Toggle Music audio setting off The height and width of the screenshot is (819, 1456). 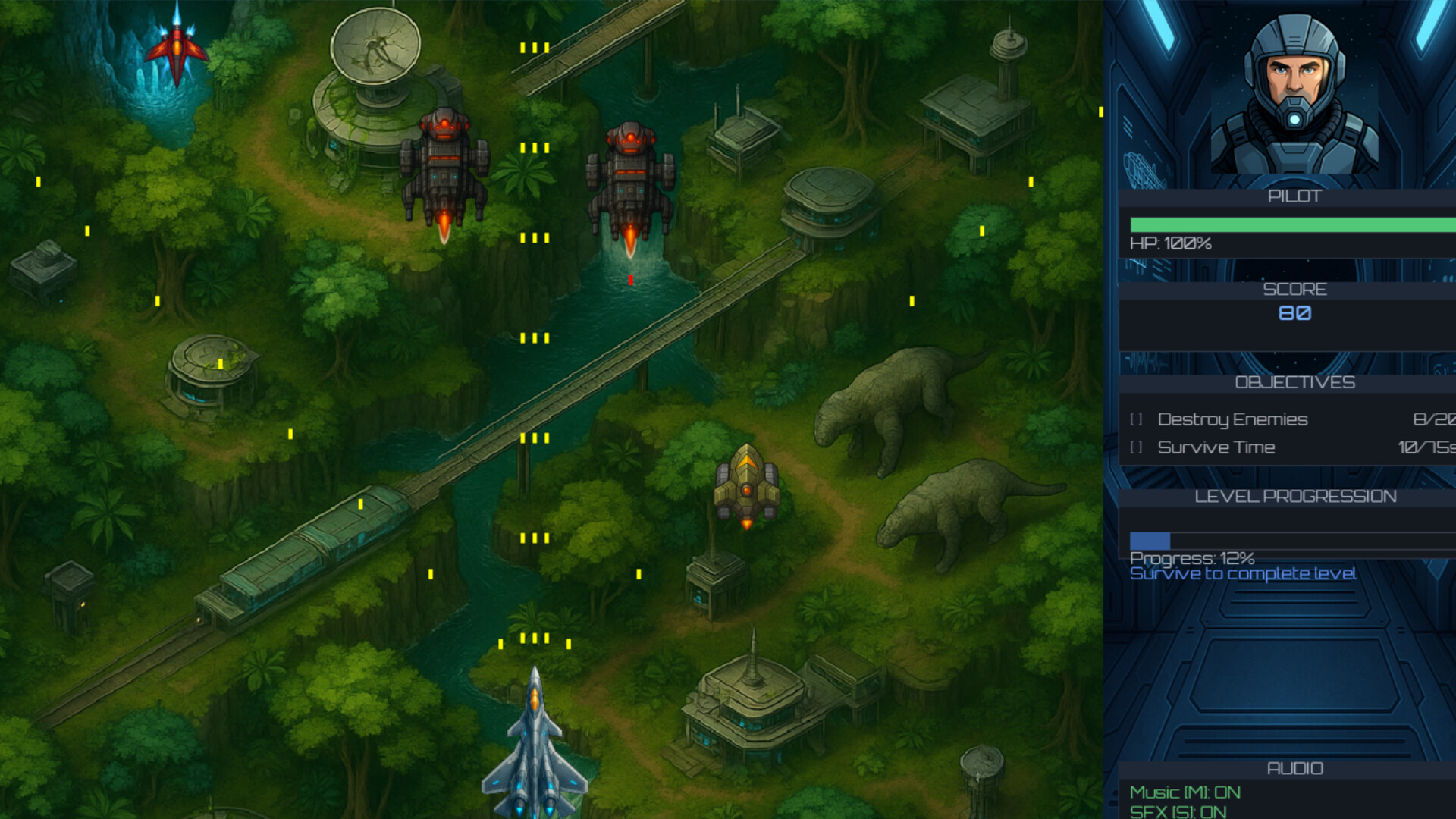(1185, 793)
